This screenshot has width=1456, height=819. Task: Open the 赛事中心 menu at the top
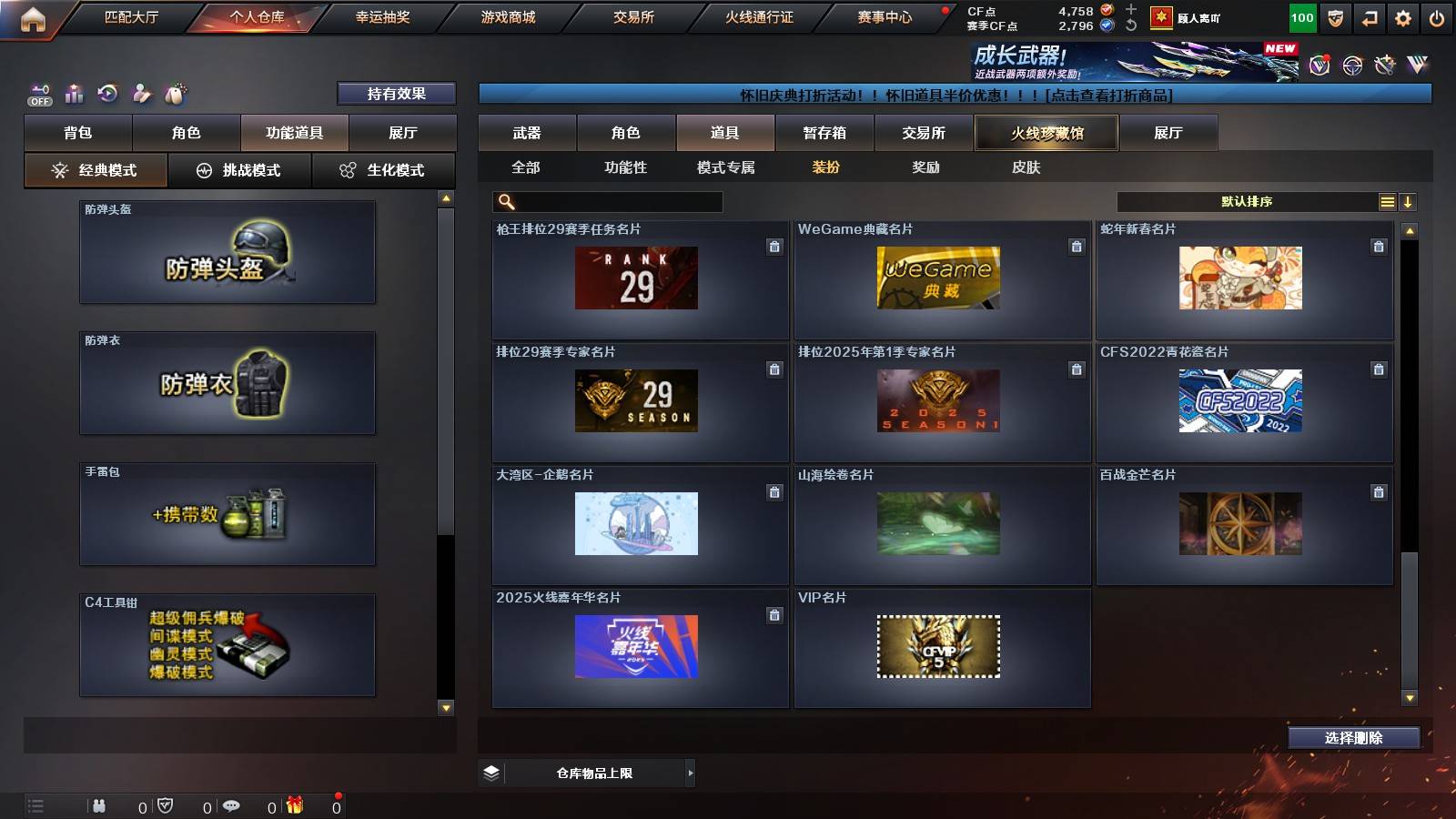tap(885, 16)
